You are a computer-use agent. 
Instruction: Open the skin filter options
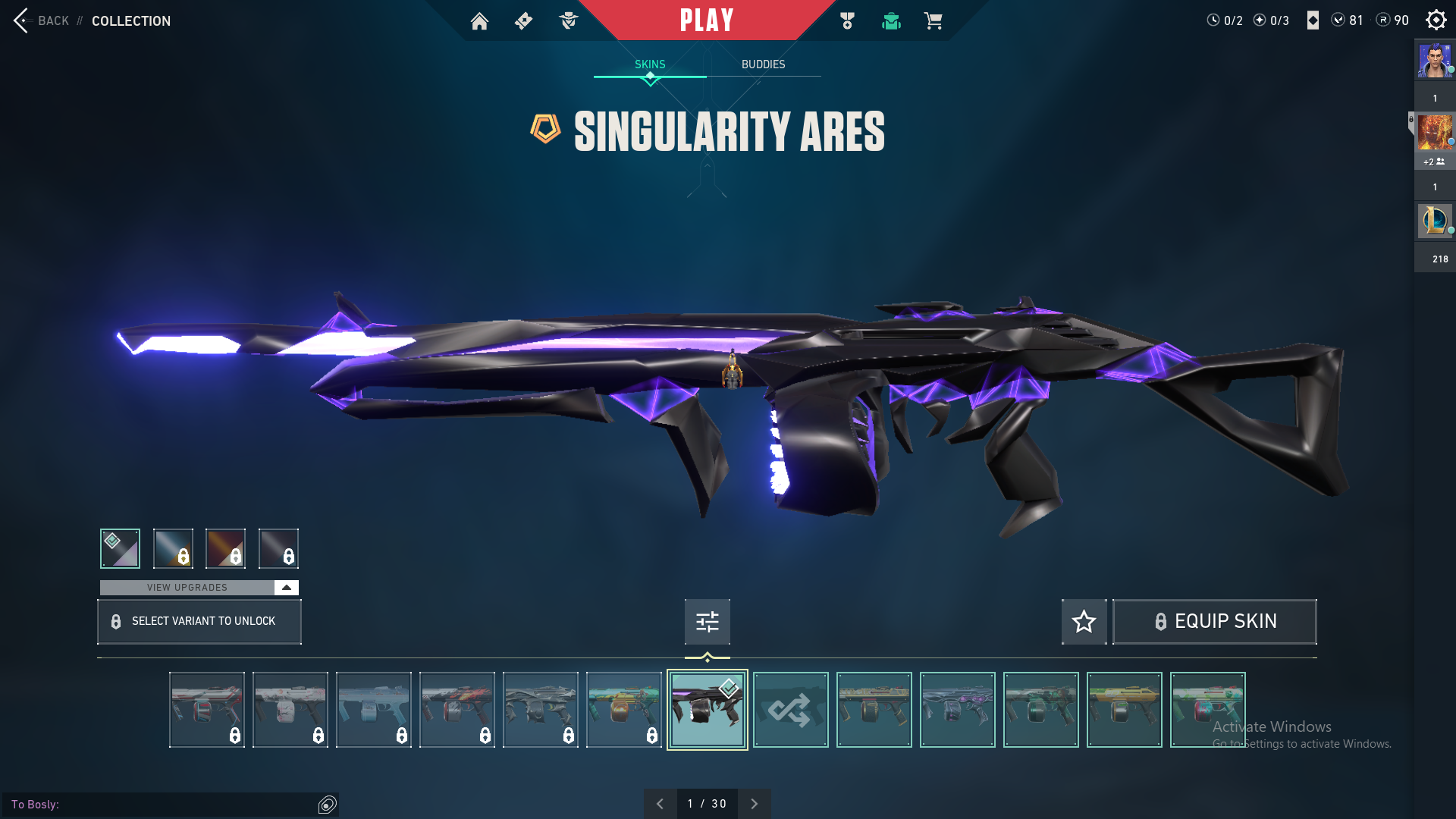[x=707, y=622]
